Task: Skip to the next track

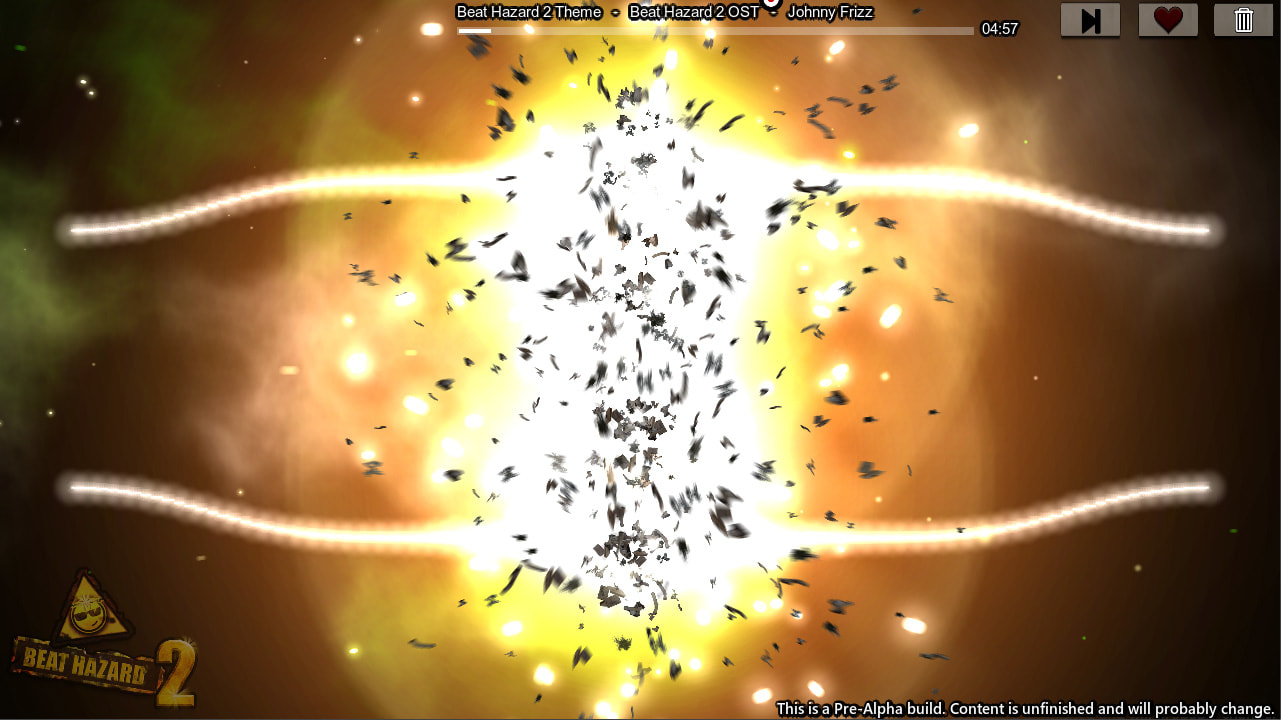Action: point(1090,19)
